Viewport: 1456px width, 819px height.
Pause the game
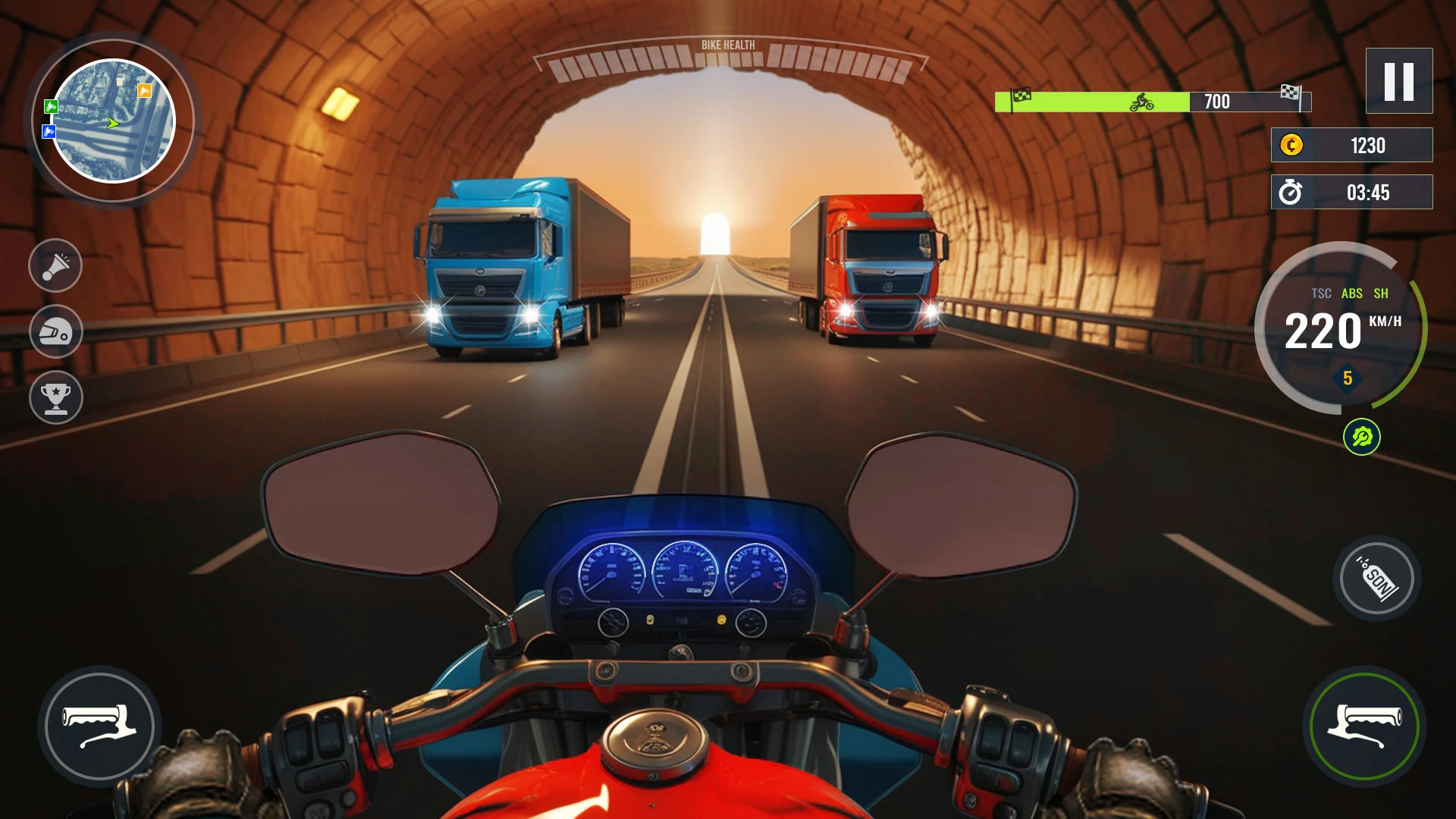(1398, 81)
